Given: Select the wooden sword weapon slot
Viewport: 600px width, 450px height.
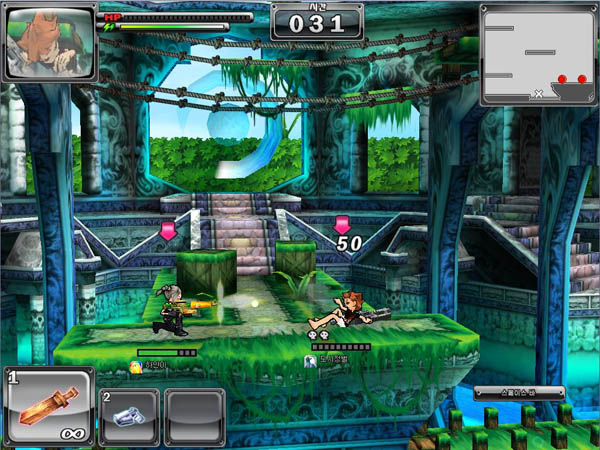Looking at the screenshot, I should tap(49, 406).
